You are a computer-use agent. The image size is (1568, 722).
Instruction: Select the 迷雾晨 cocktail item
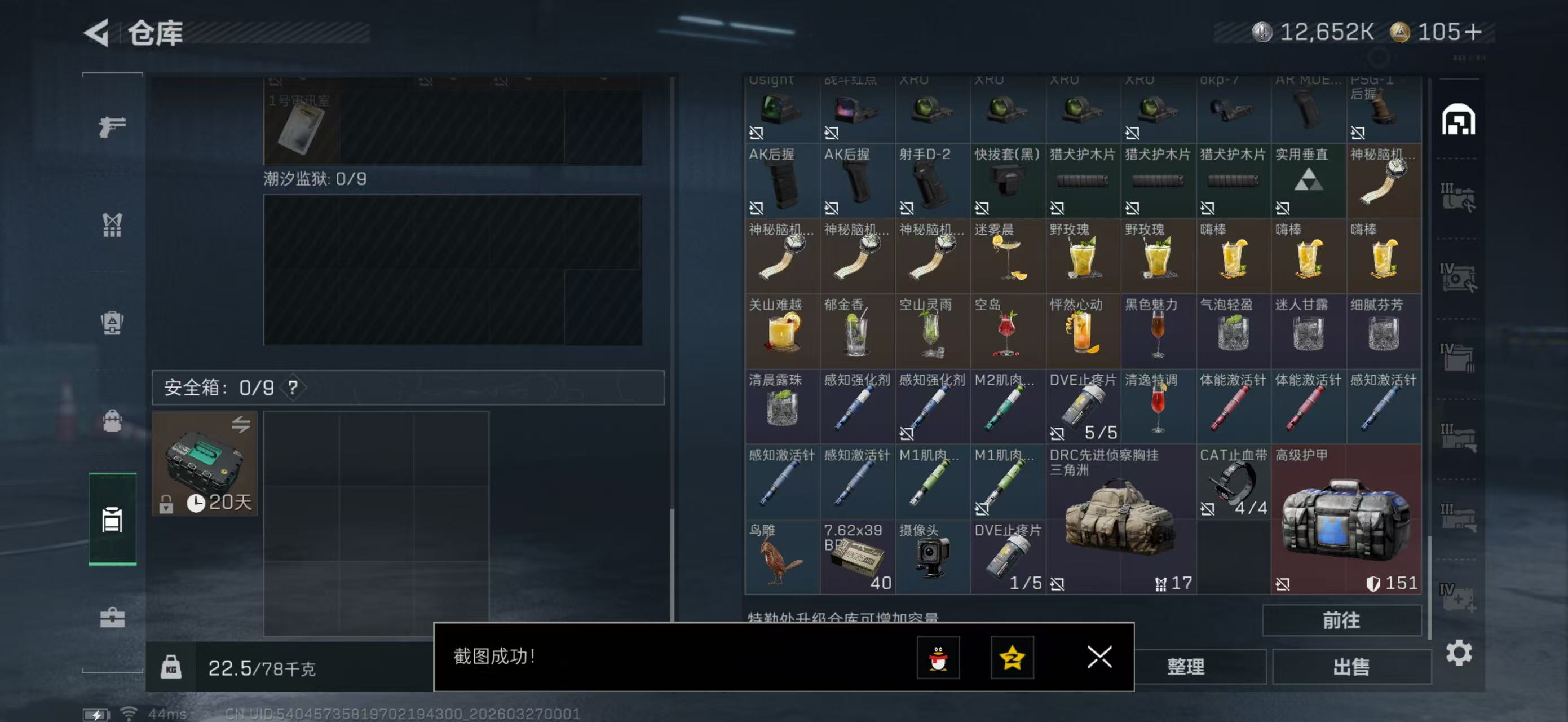(x=1008, y=256)
